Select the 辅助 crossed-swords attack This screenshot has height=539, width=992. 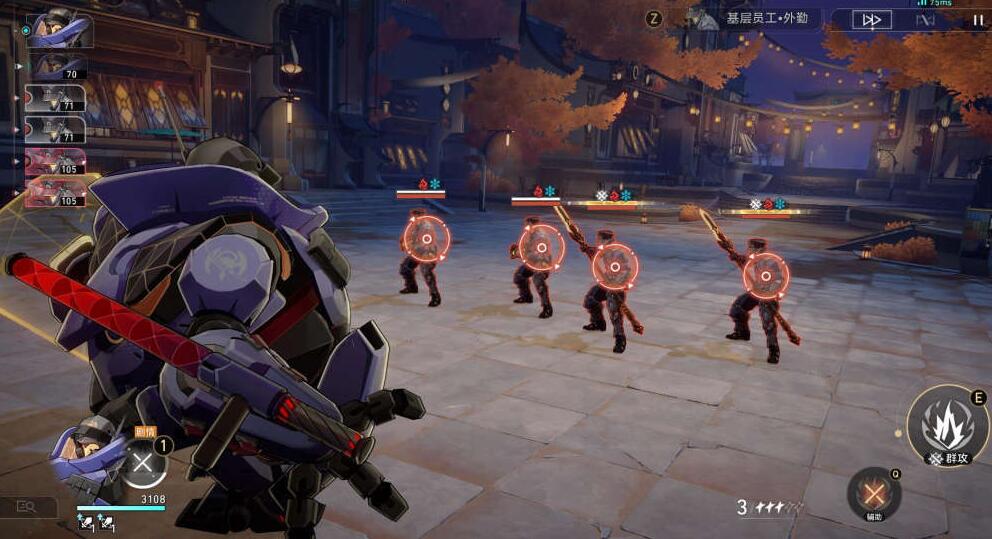(874, 494)
